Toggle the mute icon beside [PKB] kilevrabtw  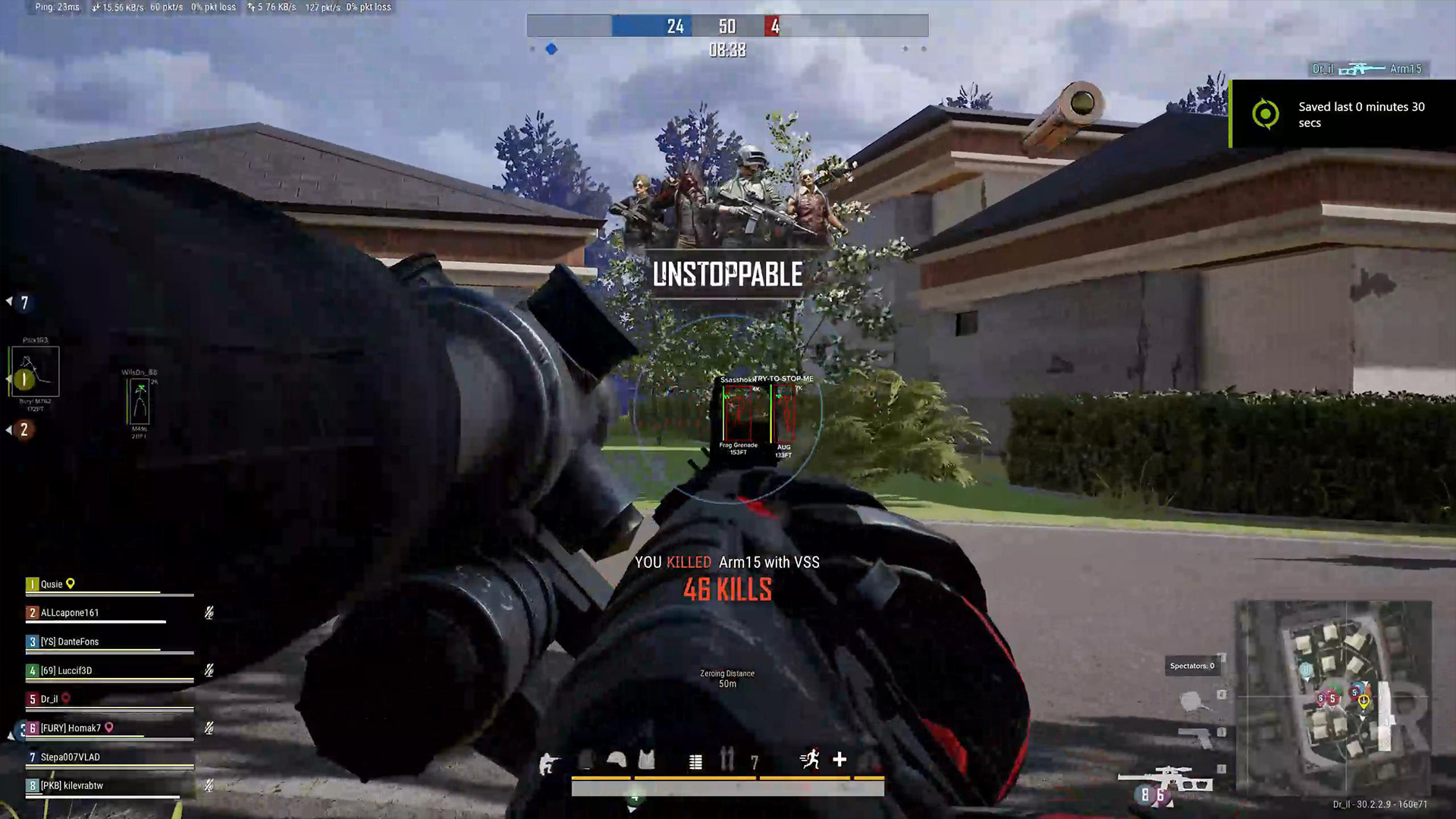(x=209, y=786)
